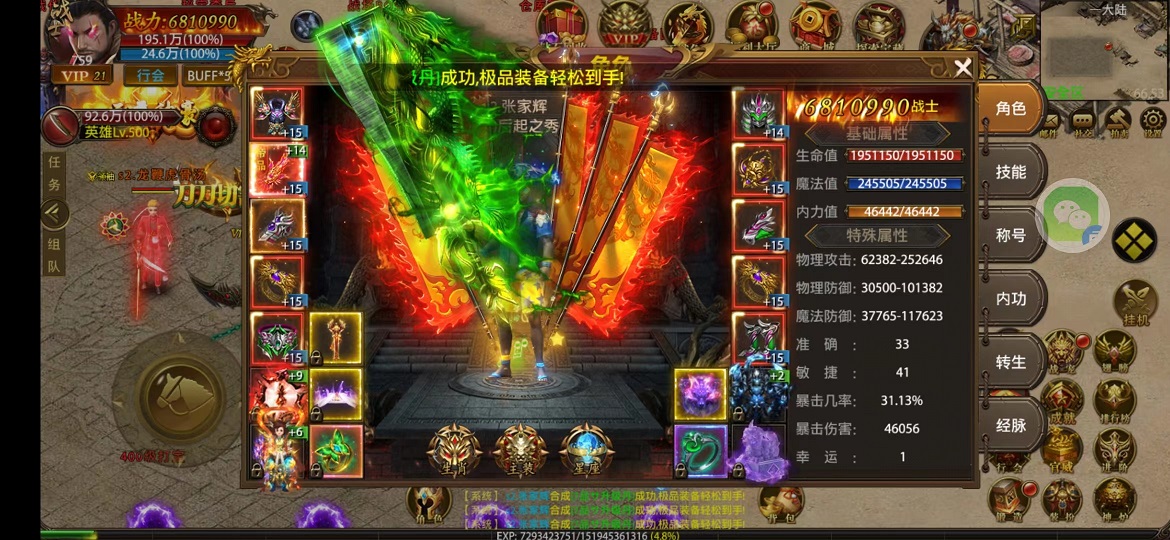Open the 生肖 zodiac equipment
The height and width of the screenshot is (540, 1170).
tap(452, 452)
